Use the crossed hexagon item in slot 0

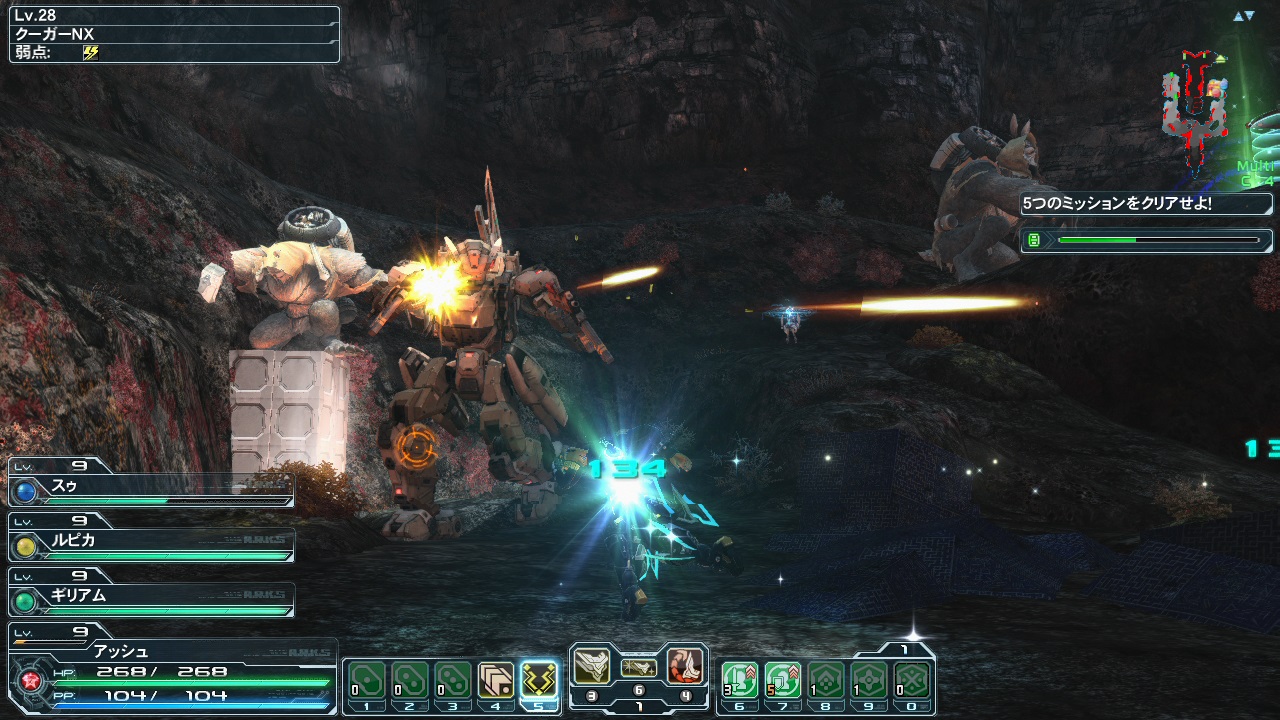point(912,680)
